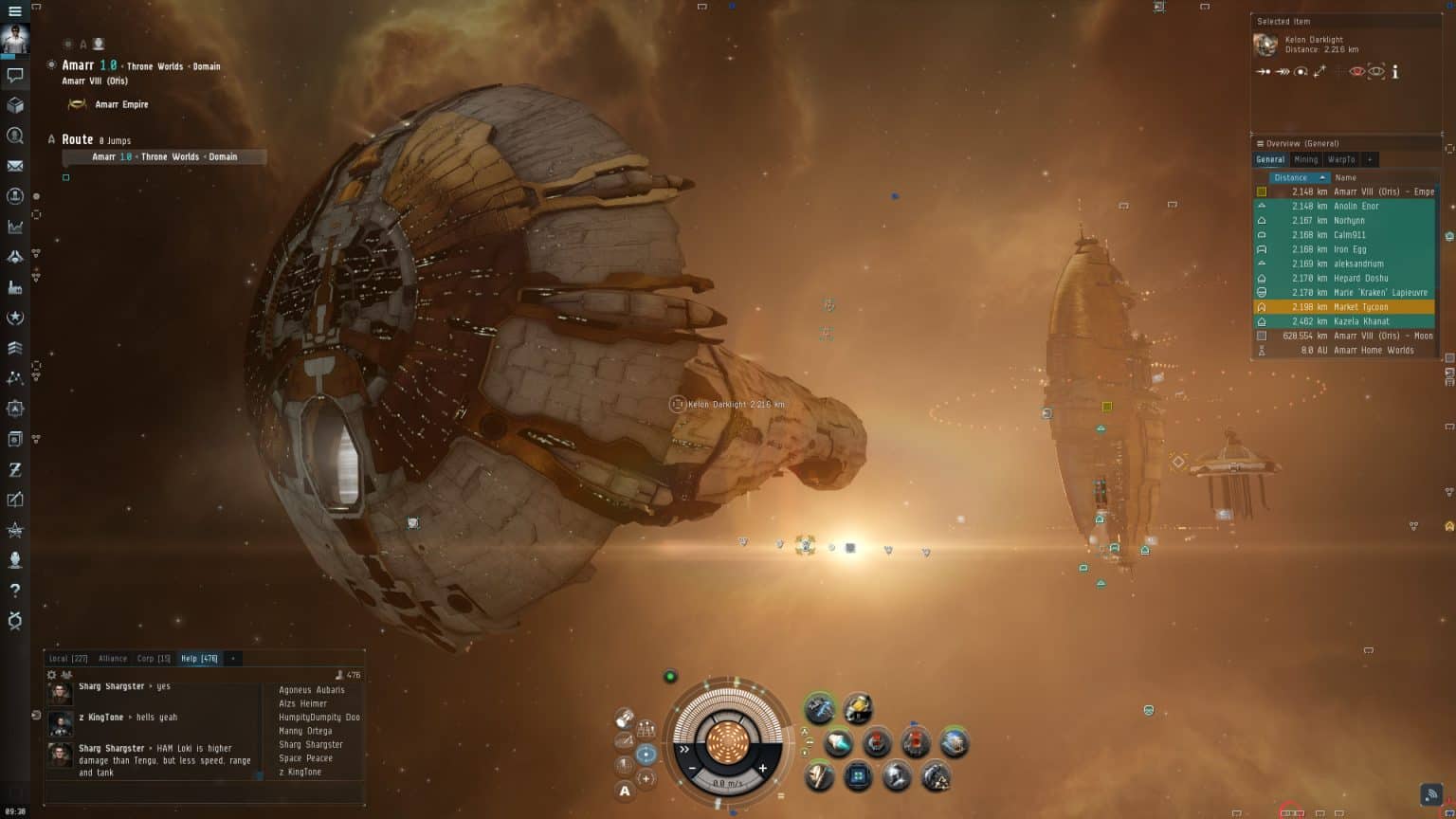Reverse the Distance column sort order
The image size is (1456, 819).
[x=1295, y=177]
